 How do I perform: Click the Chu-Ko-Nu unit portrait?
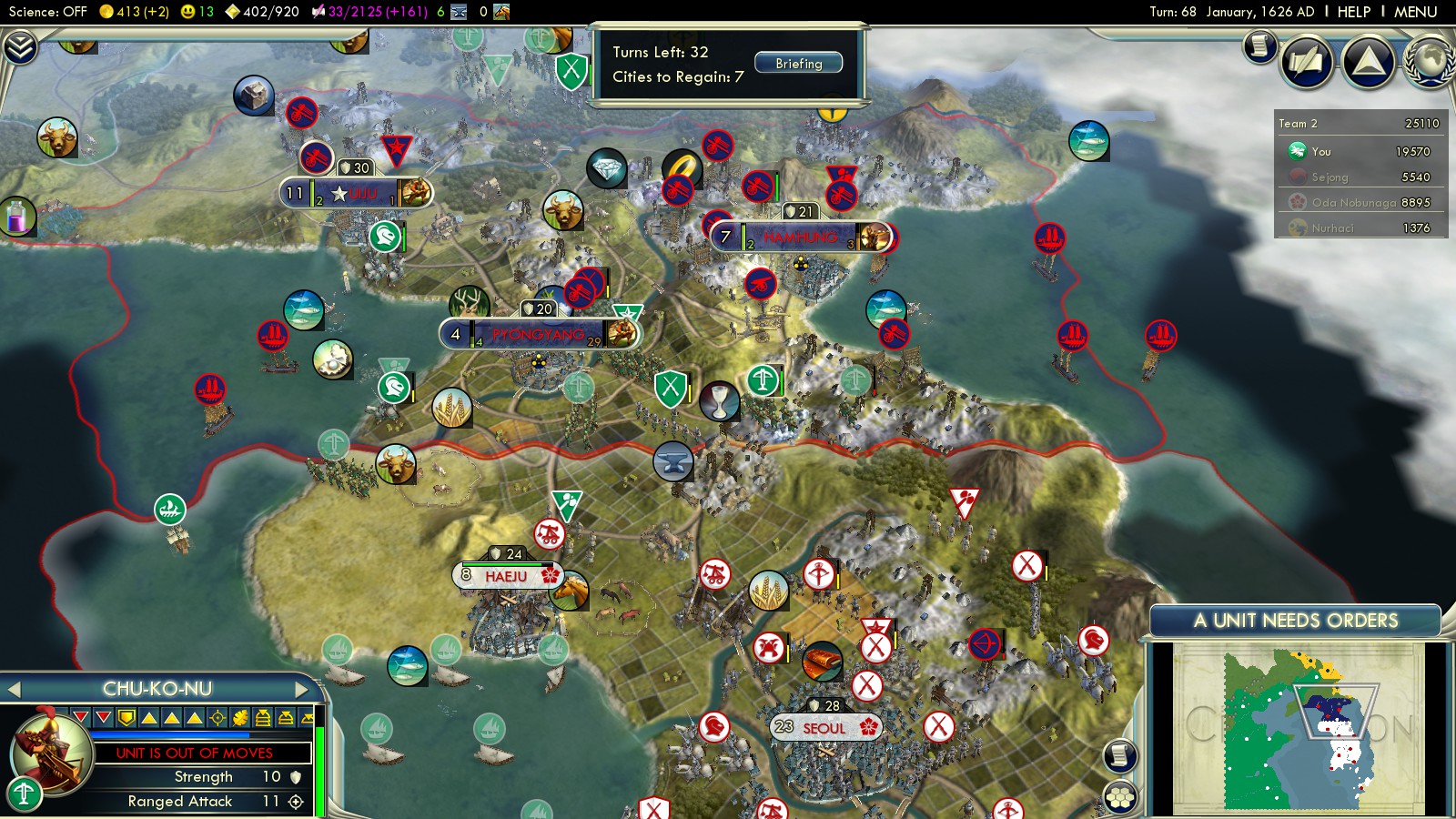click(x=50, y=751)
